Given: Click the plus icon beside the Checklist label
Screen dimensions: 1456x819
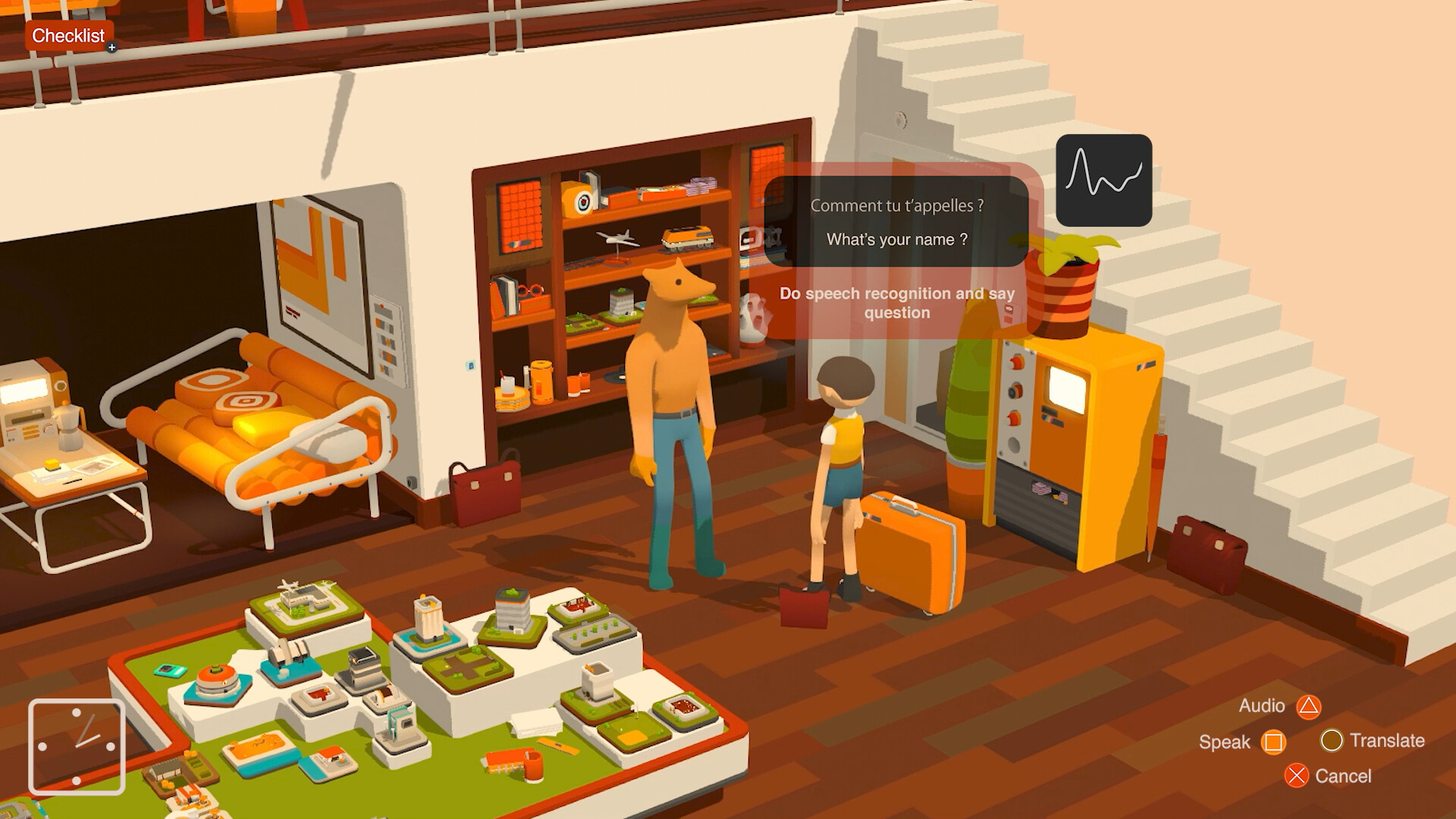Looking at the screenshot, I should pyautogui.click(x=112, y=45).
